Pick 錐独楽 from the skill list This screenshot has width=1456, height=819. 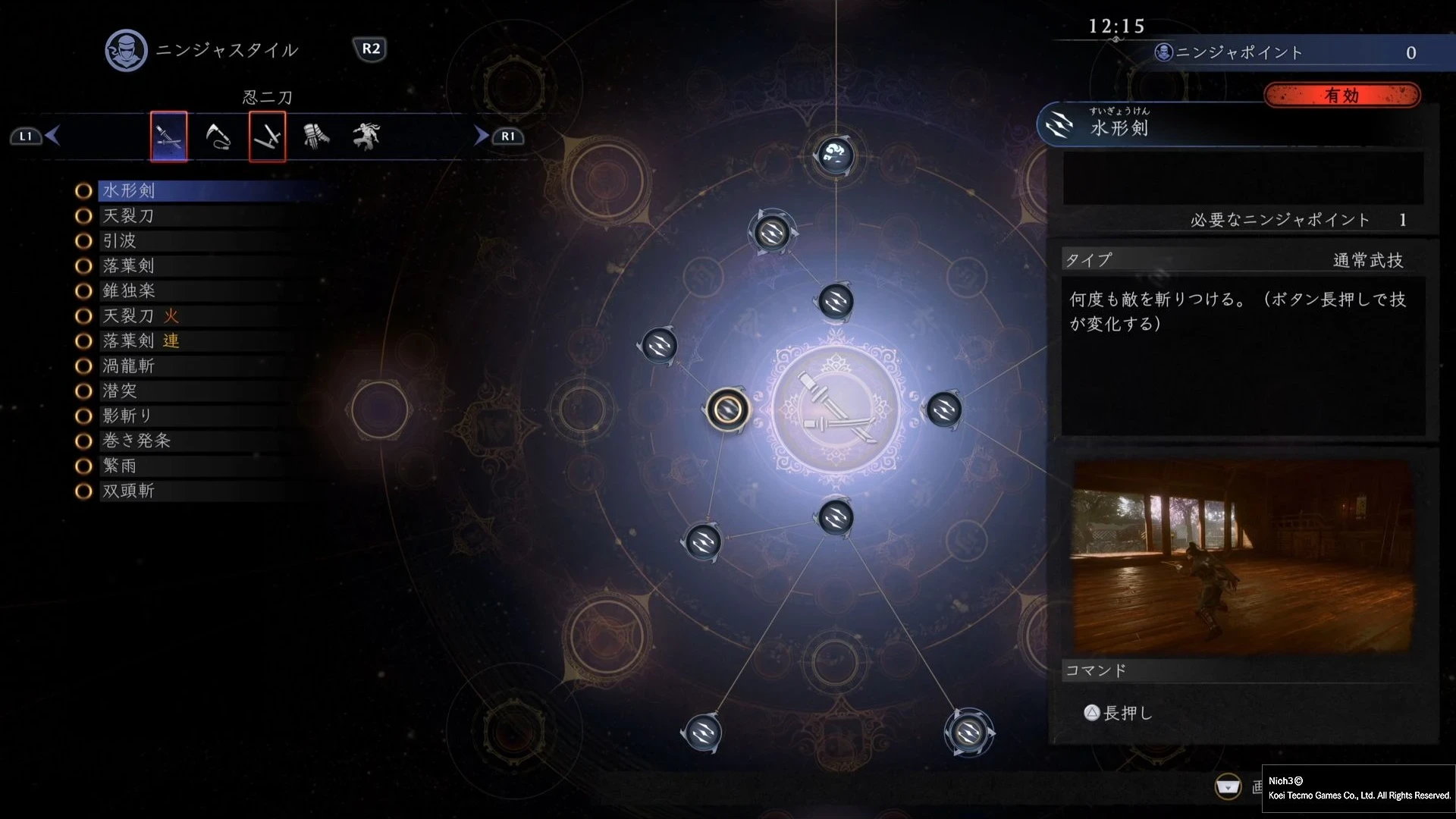(x=129, y=290)
